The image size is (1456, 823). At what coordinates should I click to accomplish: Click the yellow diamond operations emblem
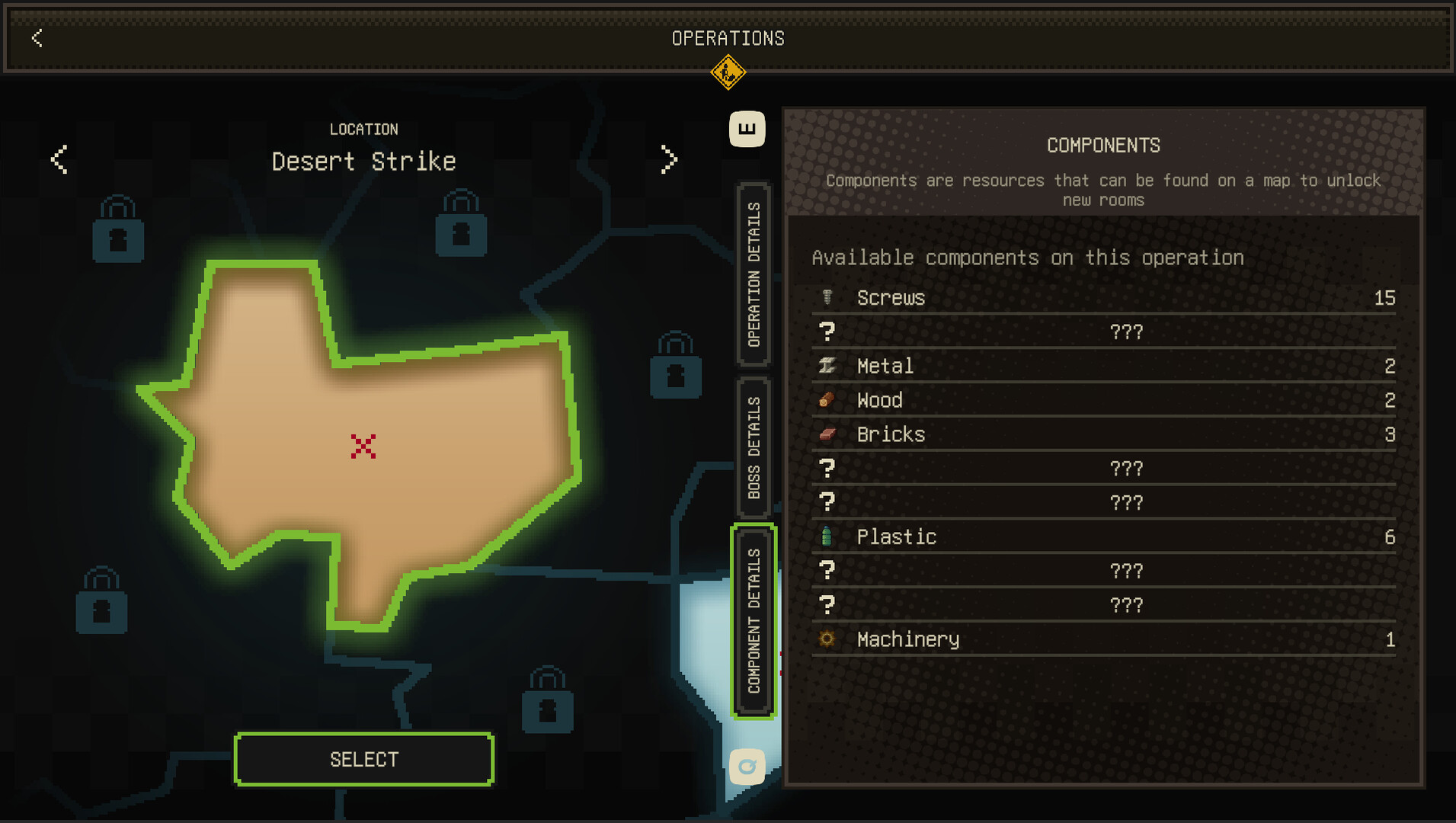tap(728, 73)
